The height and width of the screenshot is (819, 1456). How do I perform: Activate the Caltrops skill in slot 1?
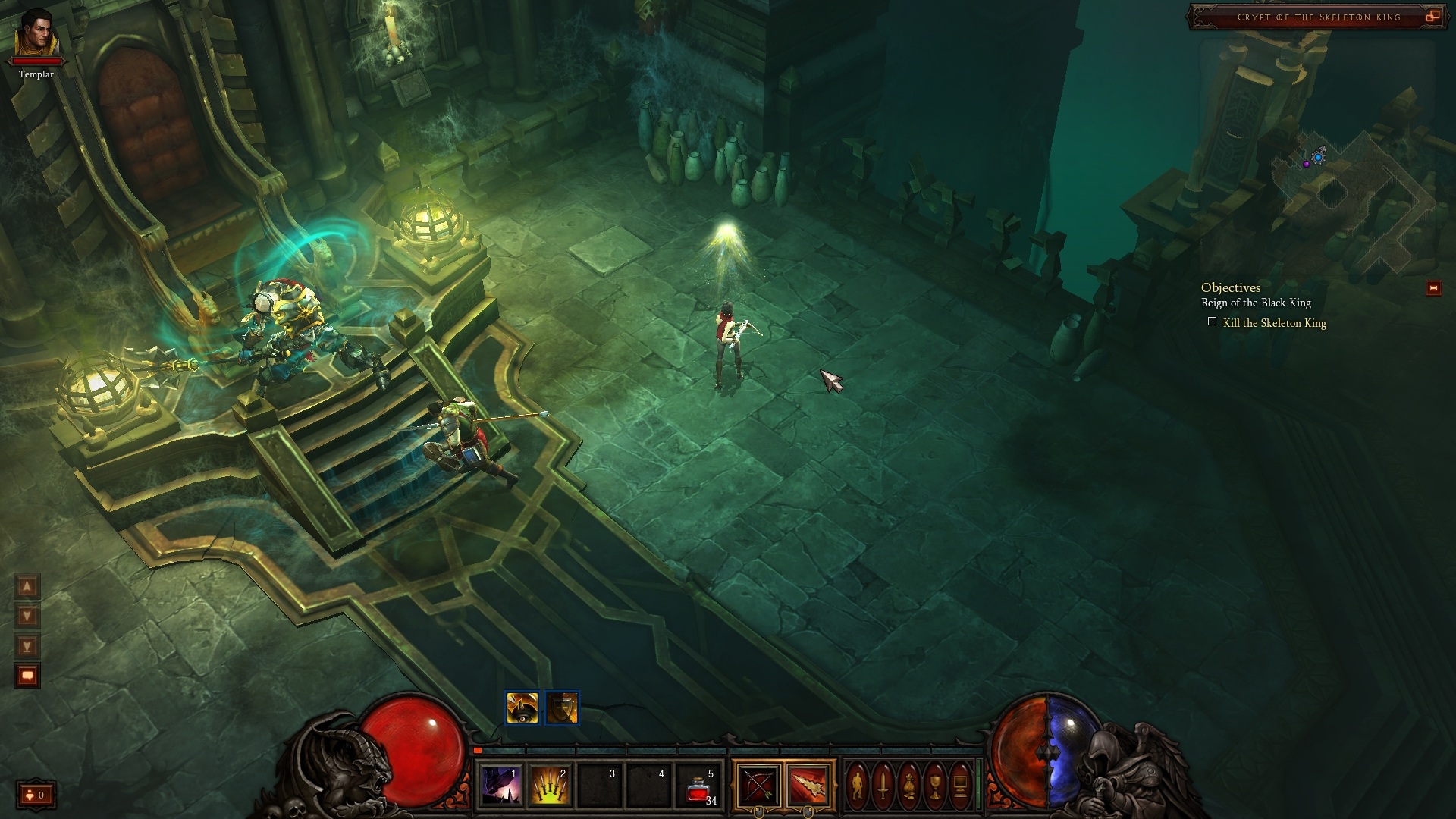[501, 785]
